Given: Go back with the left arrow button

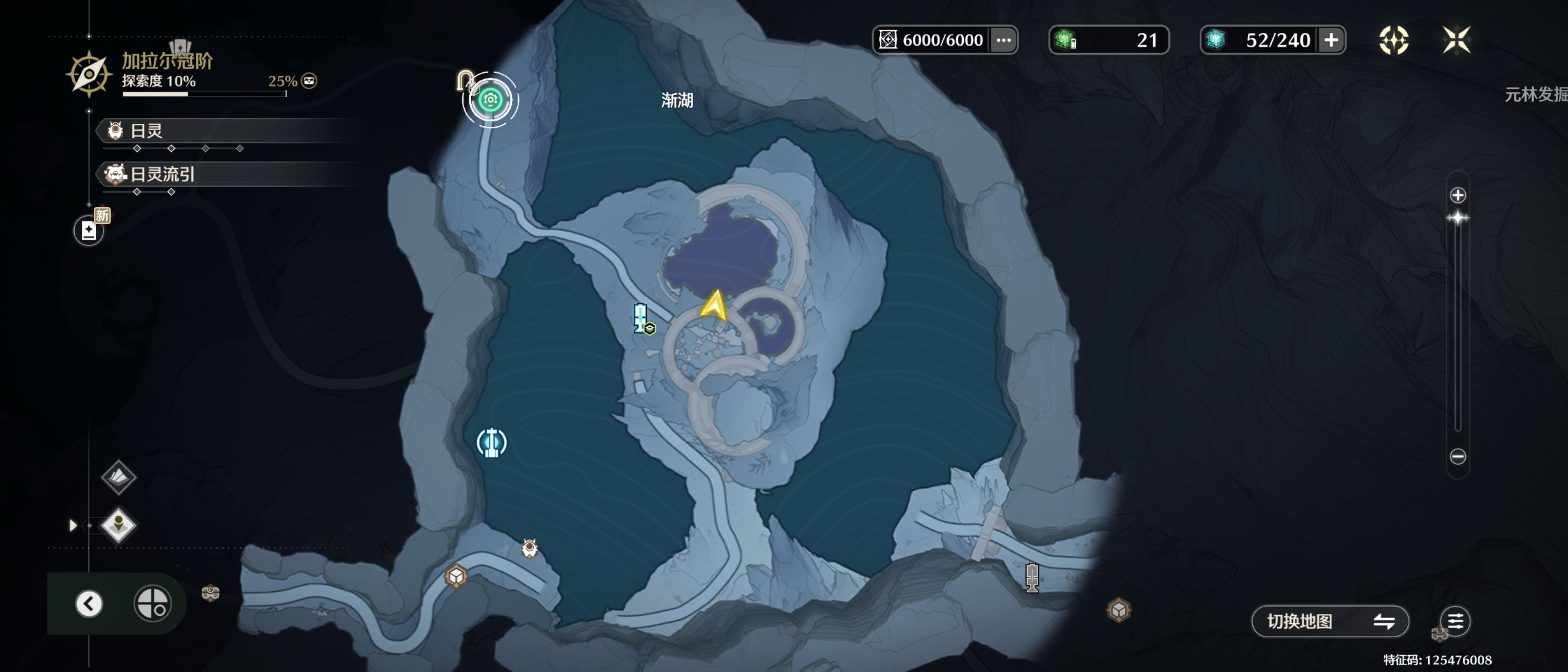Looking at the screenshot, I should point(89,603).
